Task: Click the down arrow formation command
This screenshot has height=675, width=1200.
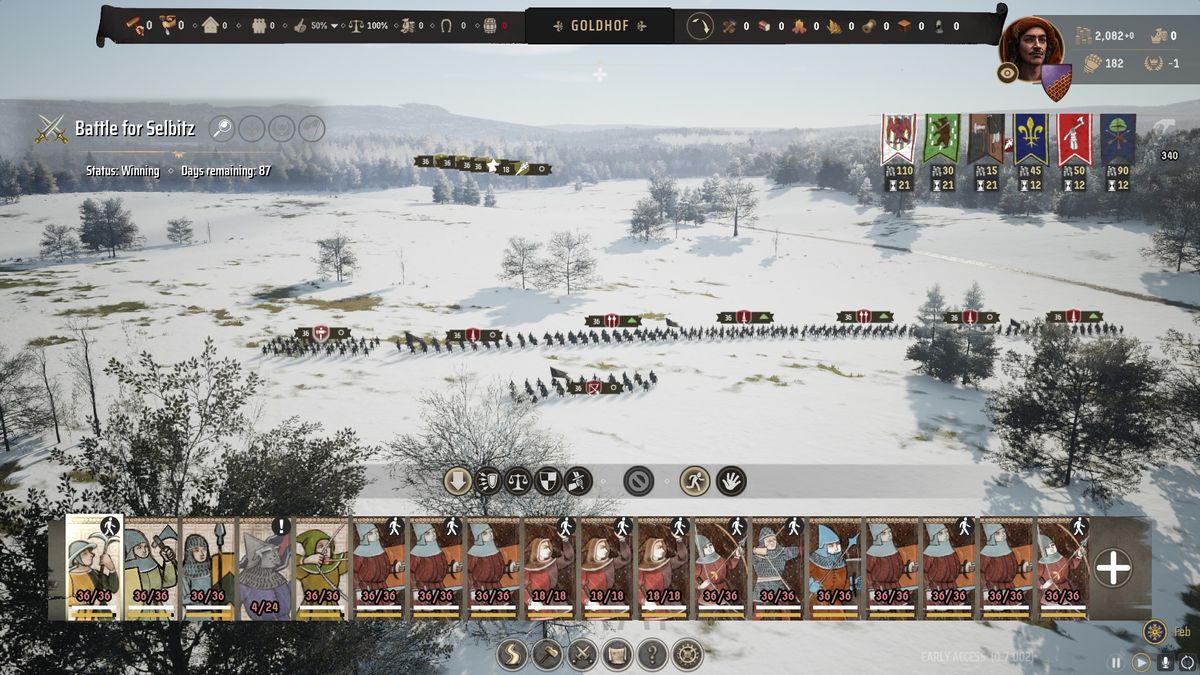Action: (458, 481)
